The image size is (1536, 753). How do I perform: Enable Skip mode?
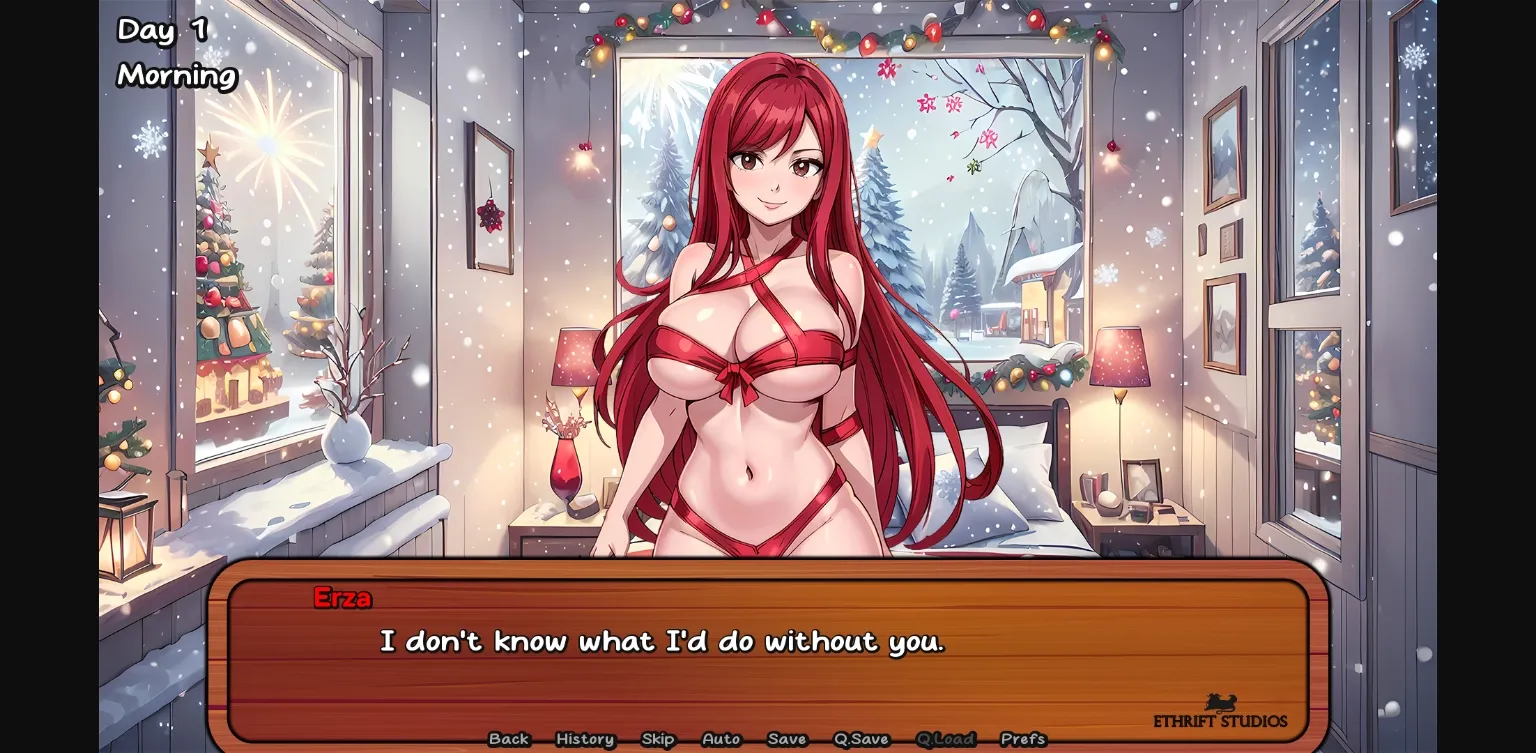(x=658, y=739)
